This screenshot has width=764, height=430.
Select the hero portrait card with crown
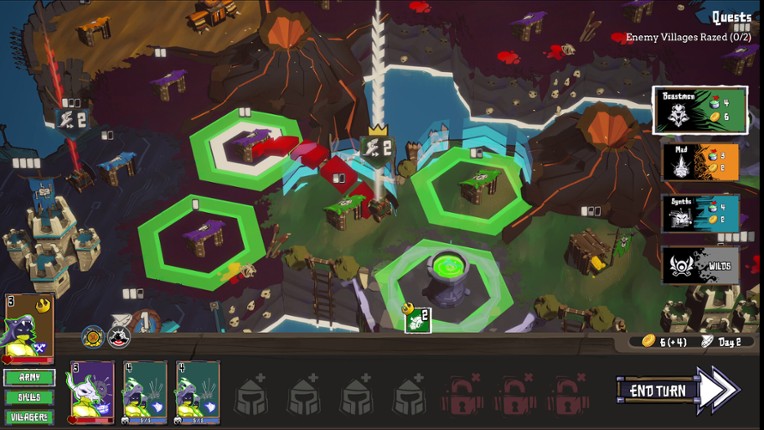(x=29, y=328)
